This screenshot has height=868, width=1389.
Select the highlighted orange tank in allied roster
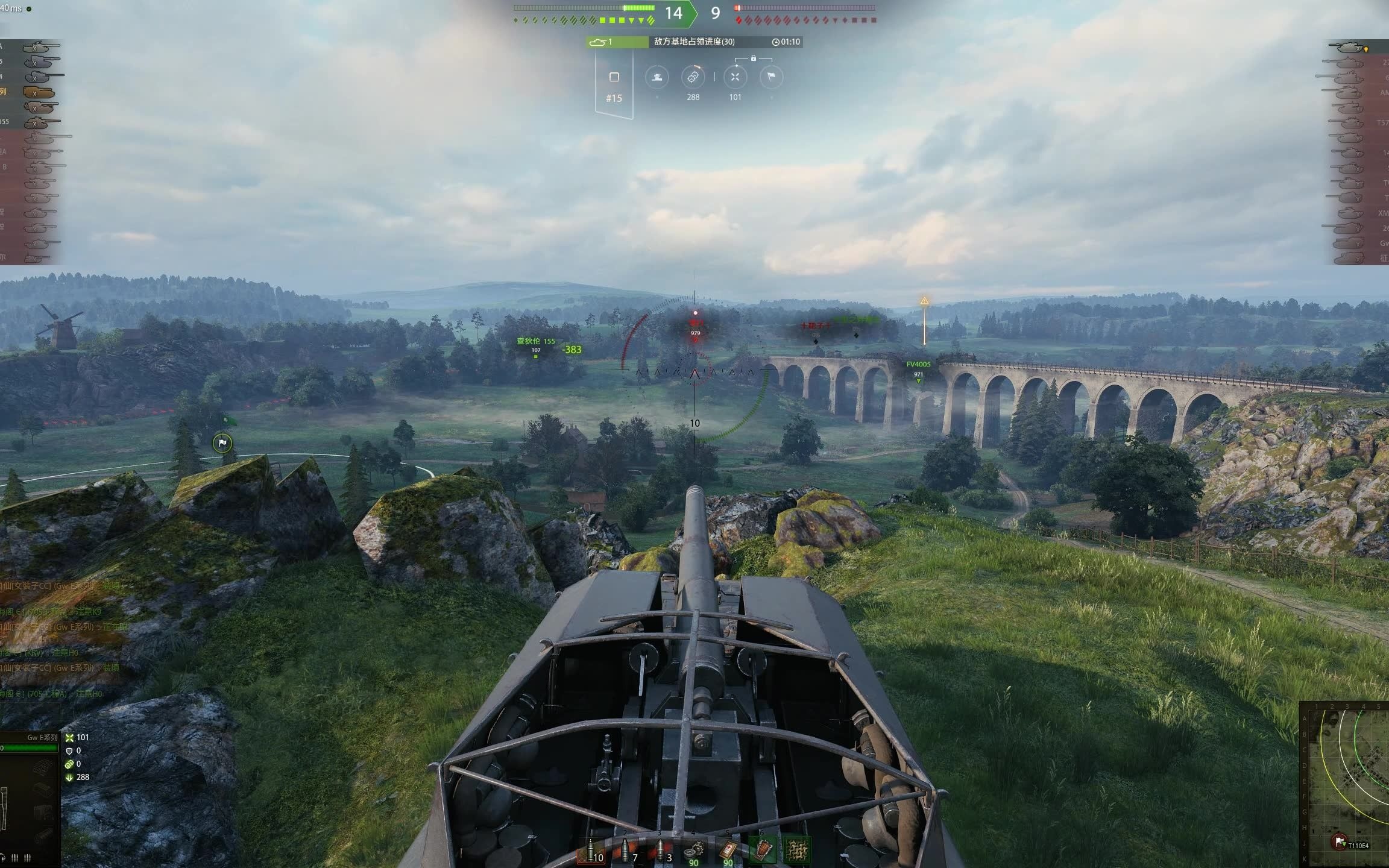(39, 92)
